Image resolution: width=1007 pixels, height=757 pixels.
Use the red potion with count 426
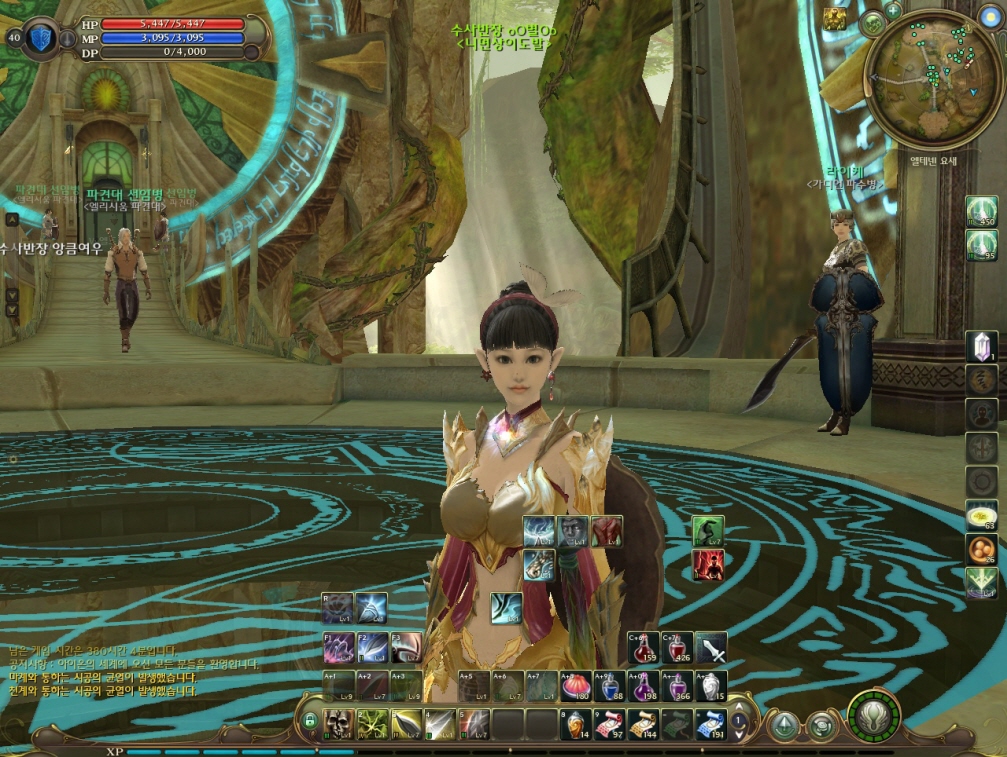[678, 648]
